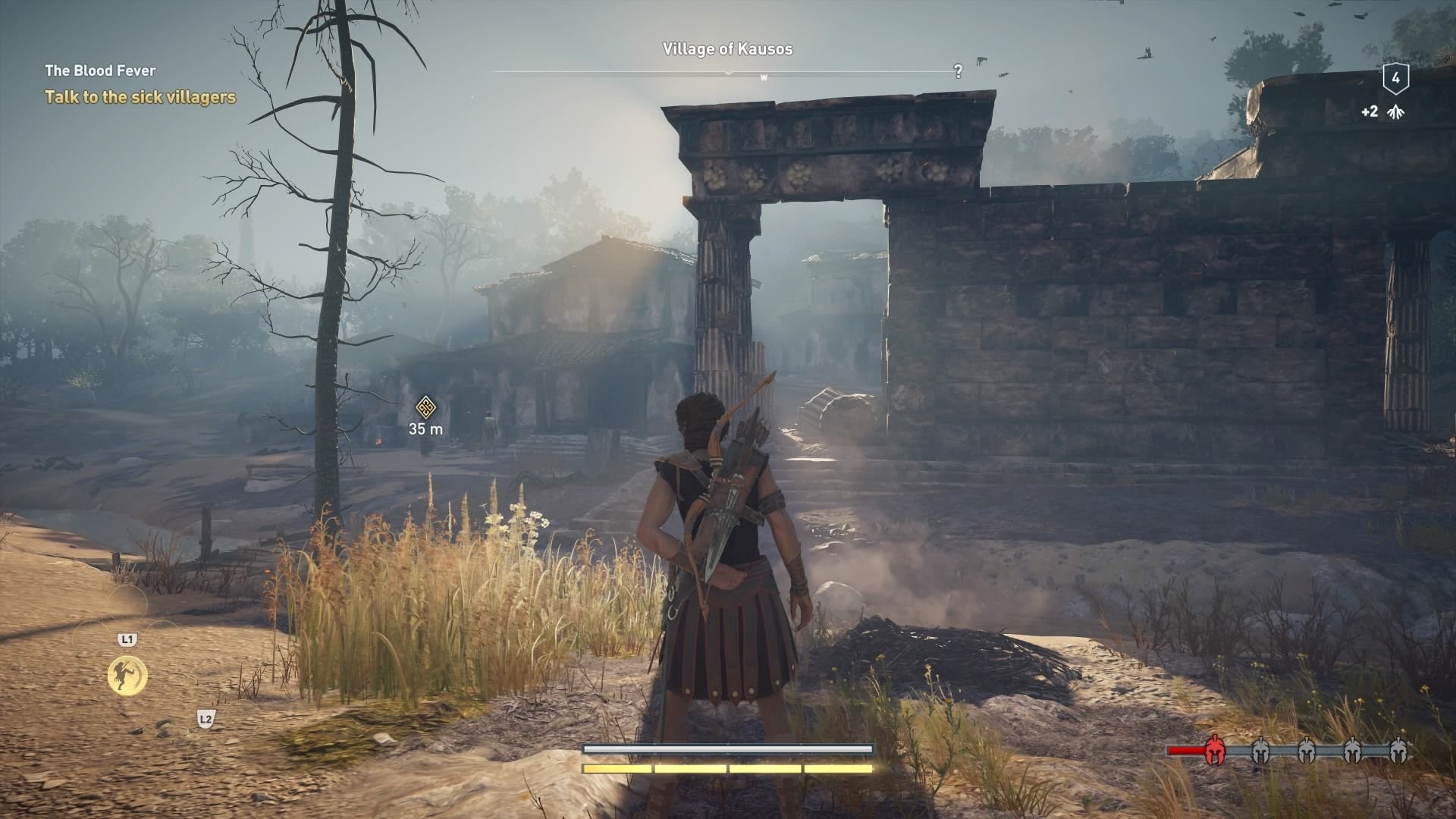Click the shield-shaped level 4 indicator

click(x=1396, y=79)
